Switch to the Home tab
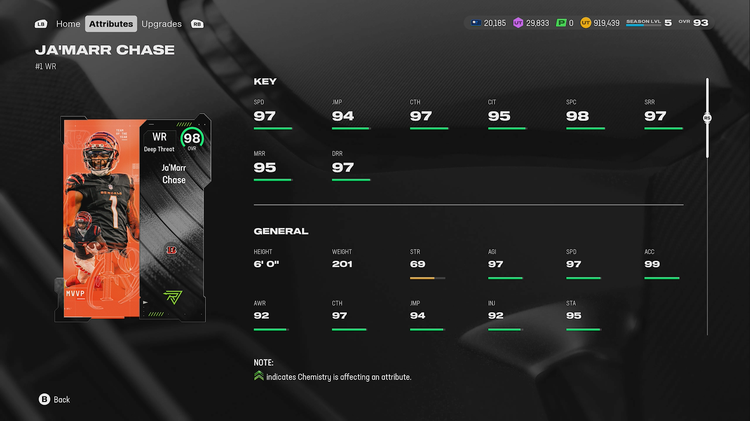 point(68,23)
